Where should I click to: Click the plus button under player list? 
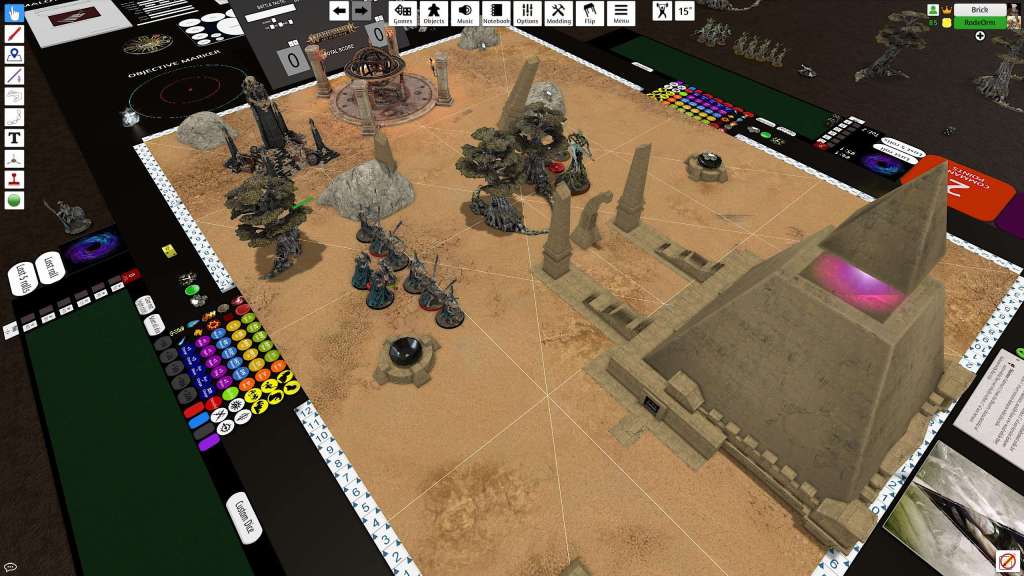(979, 36)
